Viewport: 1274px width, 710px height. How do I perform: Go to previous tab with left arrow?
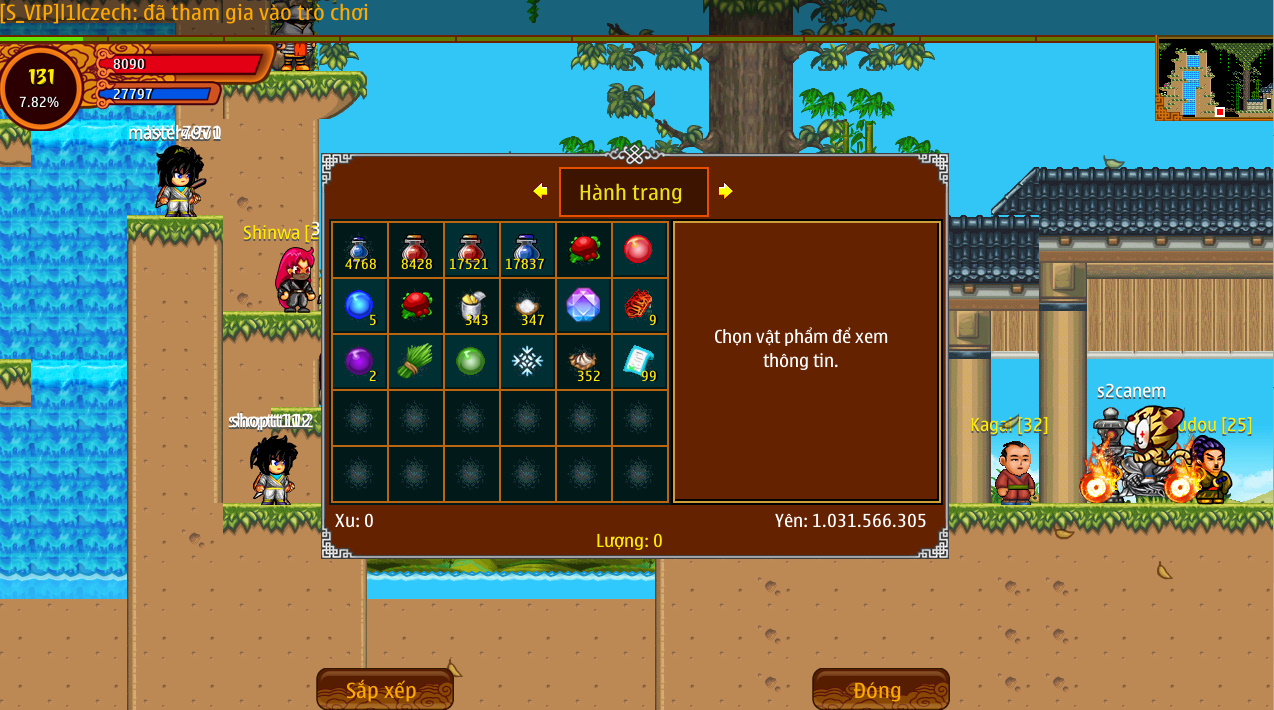(540, 191)
